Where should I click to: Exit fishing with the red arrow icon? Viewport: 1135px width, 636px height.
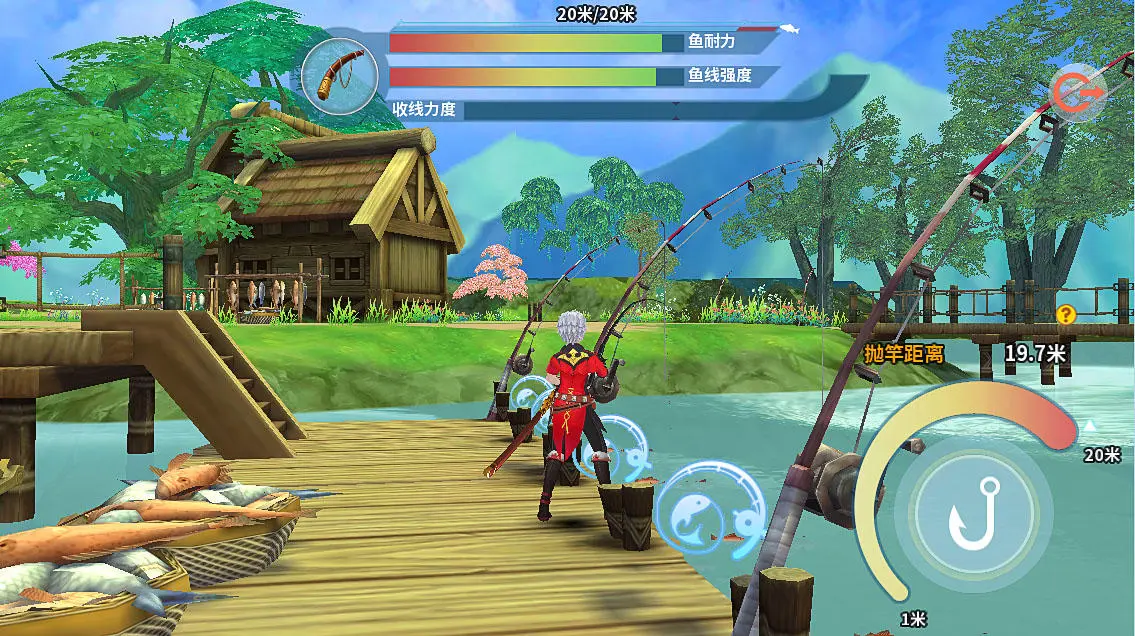[1076, 93]
